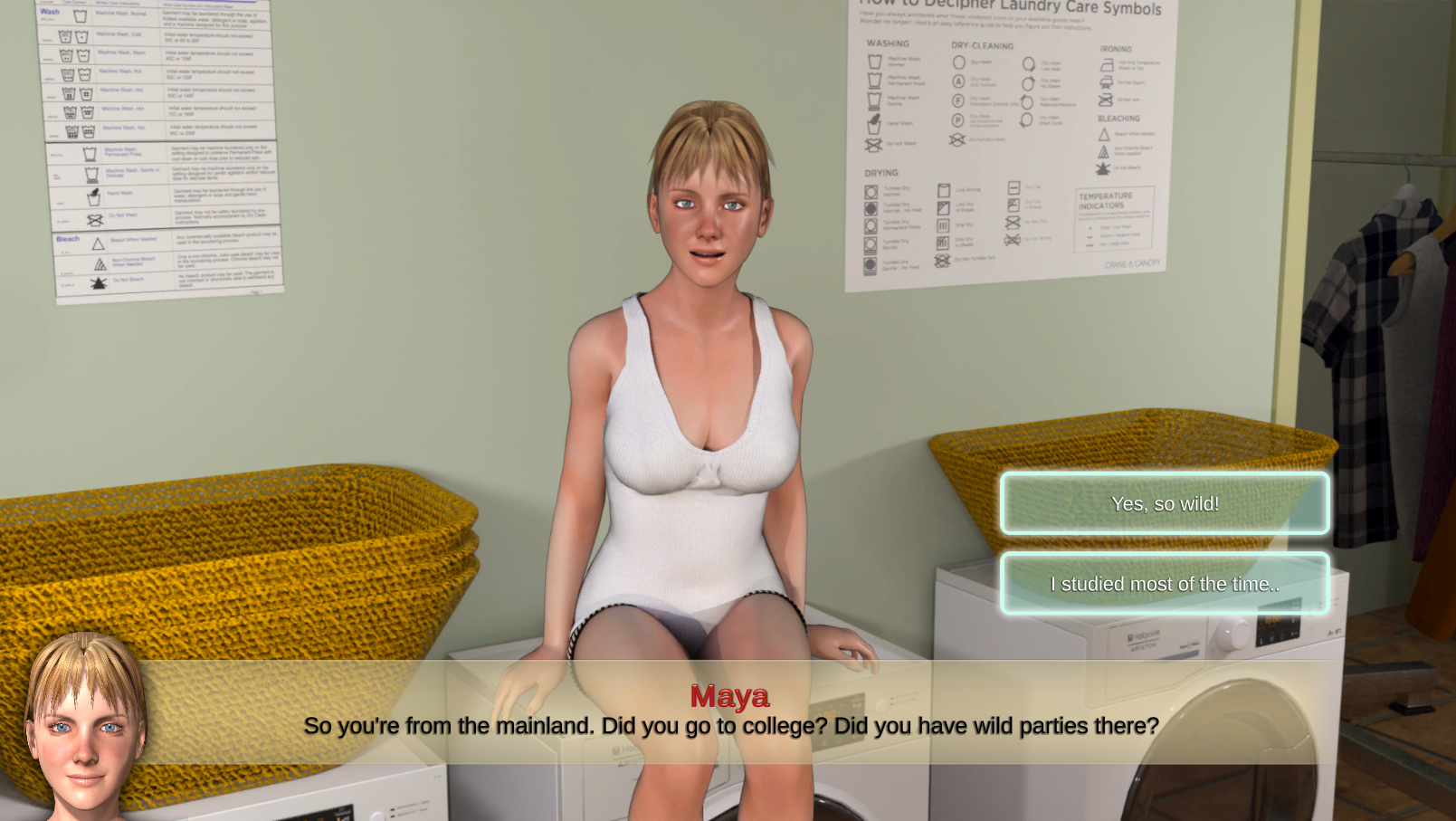1456x821 pixels.
Task: Click the Bleach When Needed triangle icon
Action: pyautogui.click(x=1104, y=135)
